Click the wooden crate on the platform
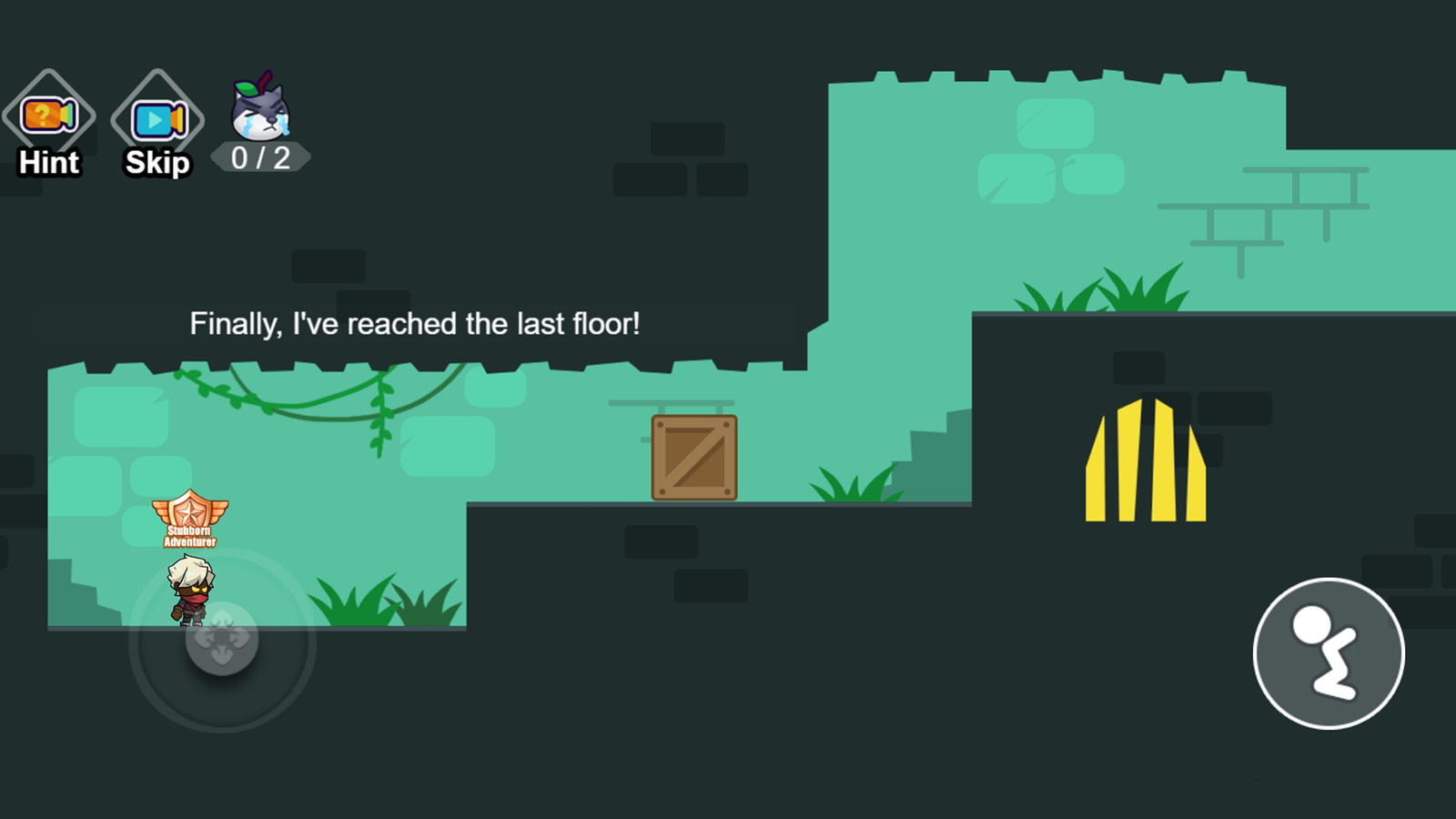The width and height of the screenshot is (1456, 819). (694, 458)
